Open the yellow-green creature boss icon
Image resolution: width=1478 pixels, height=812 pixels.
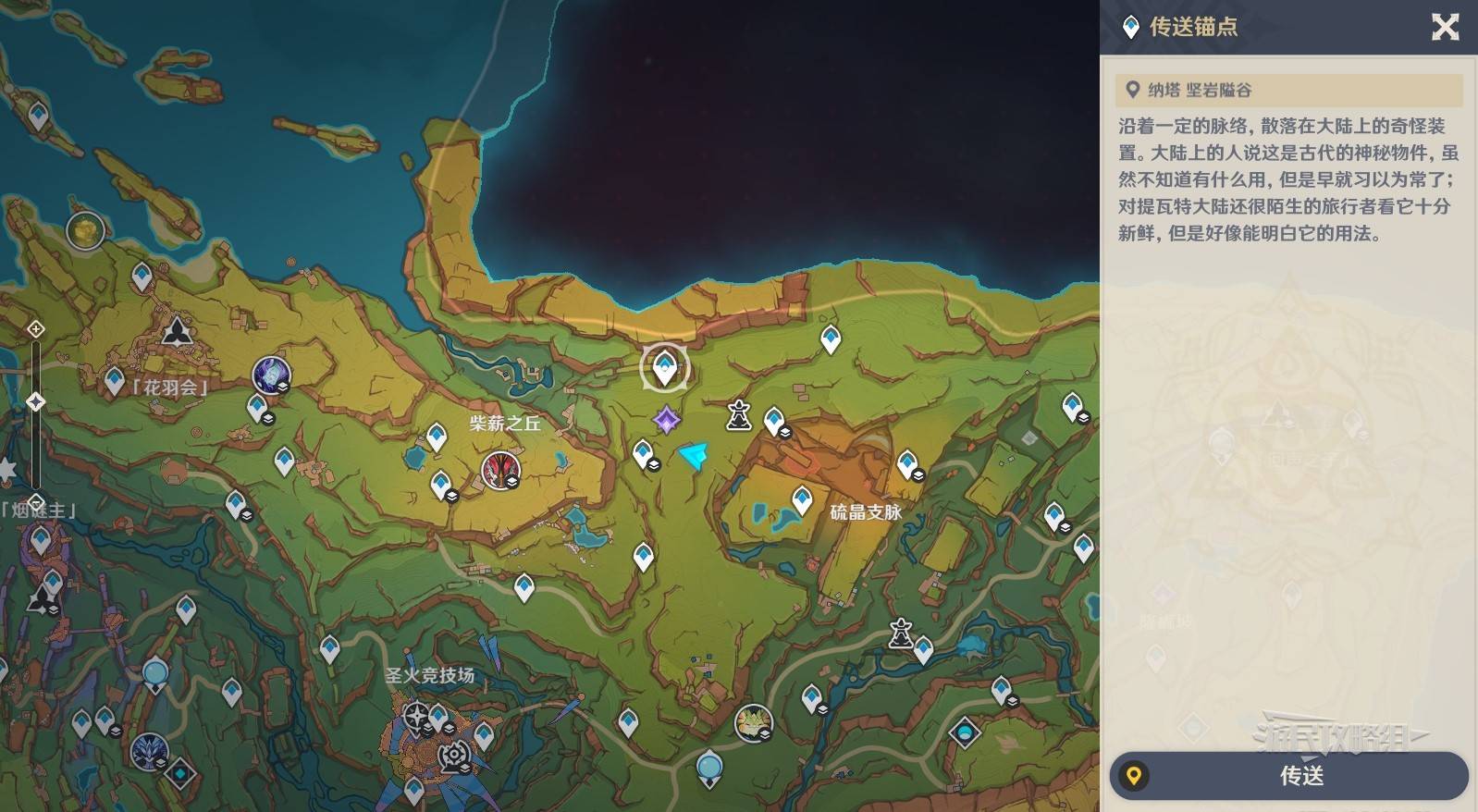(753, 722)
